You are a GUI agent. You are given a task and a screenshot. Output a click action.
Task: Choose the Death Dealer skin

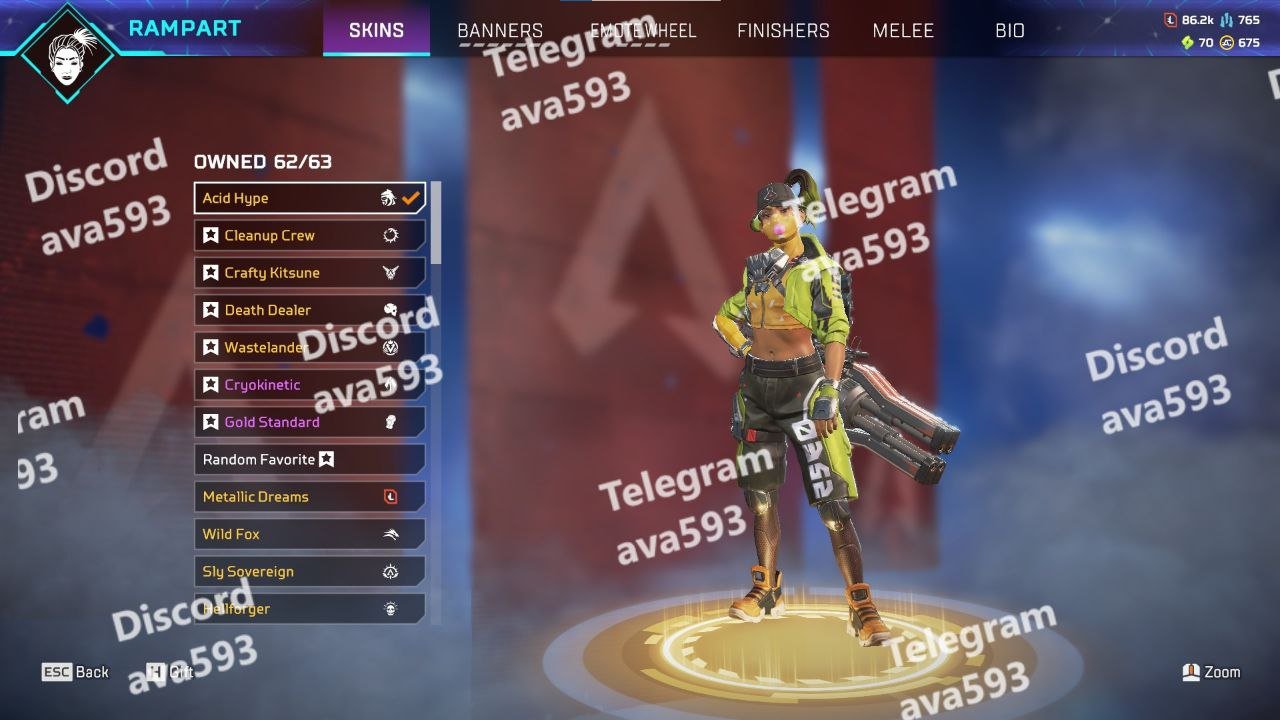309,310
